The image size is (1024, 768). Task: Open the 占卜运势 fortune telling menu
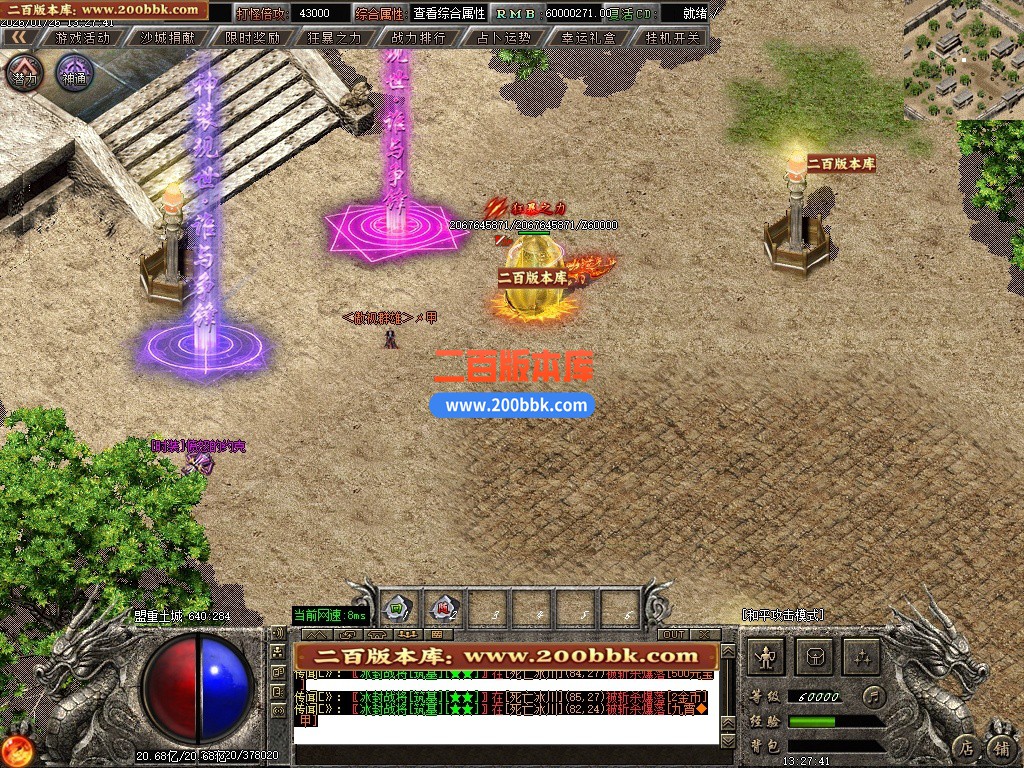coord(504,38)
